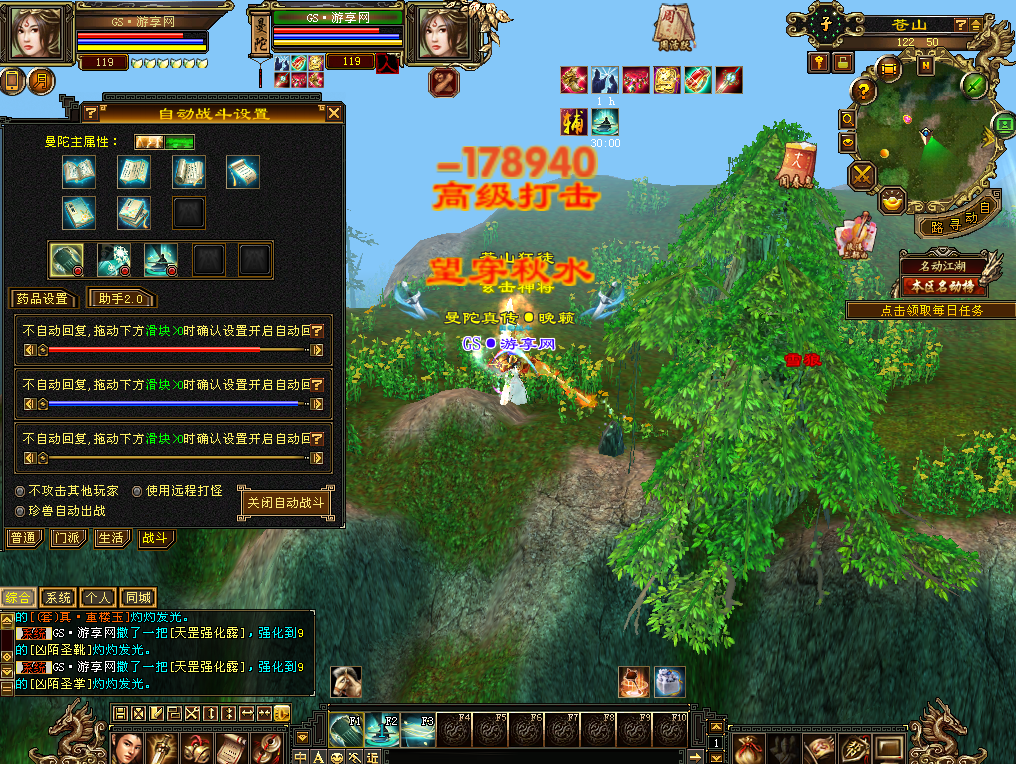Claim the daily task via 点击领取每日任务
Viewport: 1016px width, 764px height.
pyautogui.click(x=931, y=310)
